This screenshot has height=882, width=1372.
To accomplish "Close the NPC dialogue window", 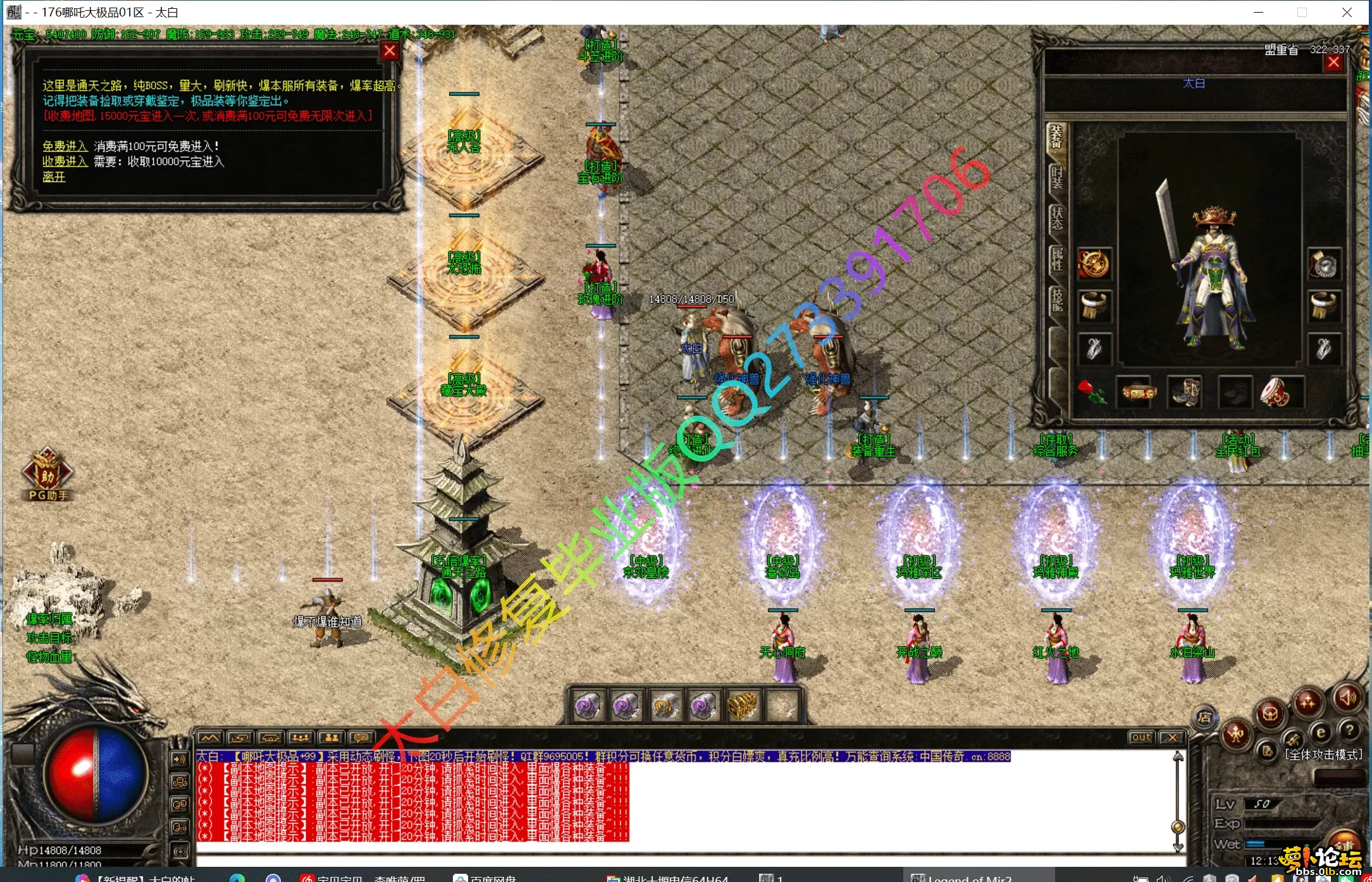I will [390, 51].
